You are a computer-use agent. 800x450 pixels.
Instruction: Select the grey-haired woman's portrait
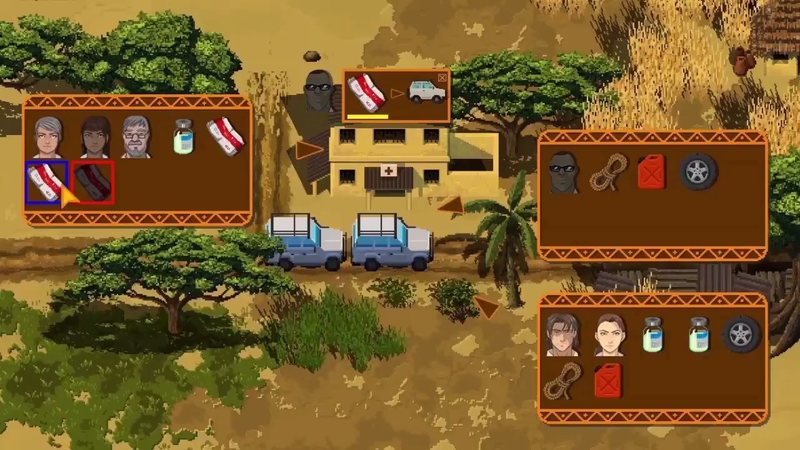pos(47,137)
